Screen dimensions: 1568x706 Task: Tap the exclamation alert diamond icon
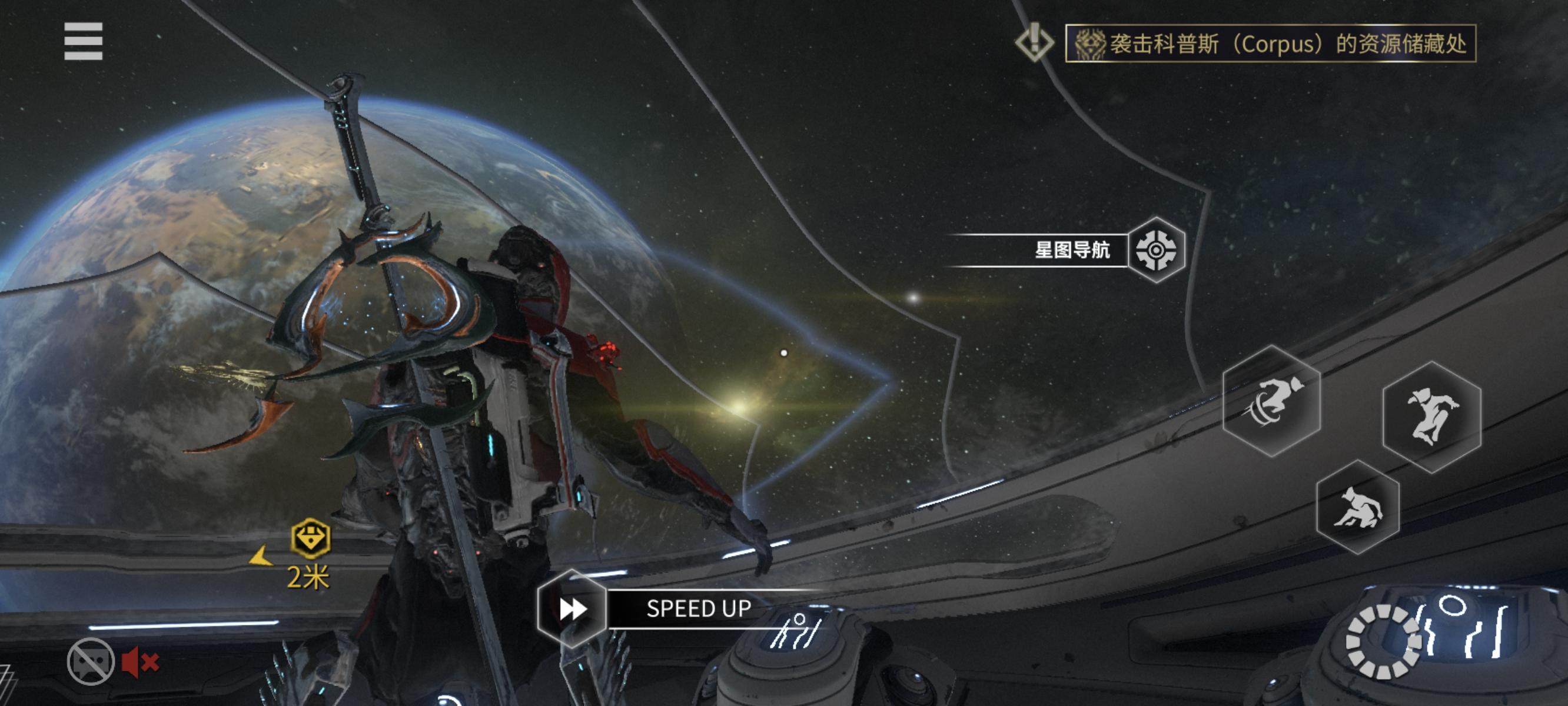click(1034, 42)
